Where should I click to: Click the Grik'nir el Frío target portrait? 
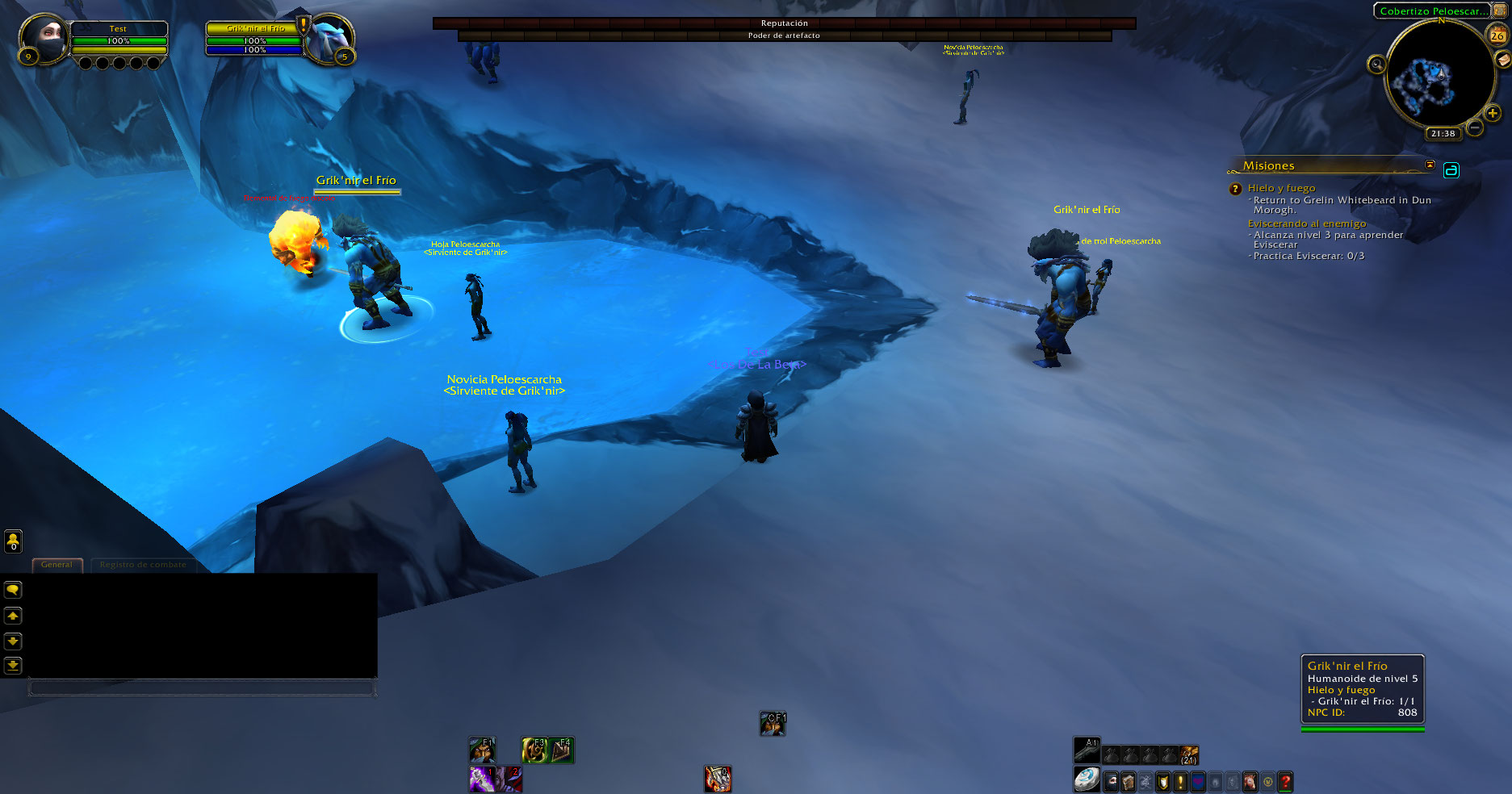click(331, 39)
